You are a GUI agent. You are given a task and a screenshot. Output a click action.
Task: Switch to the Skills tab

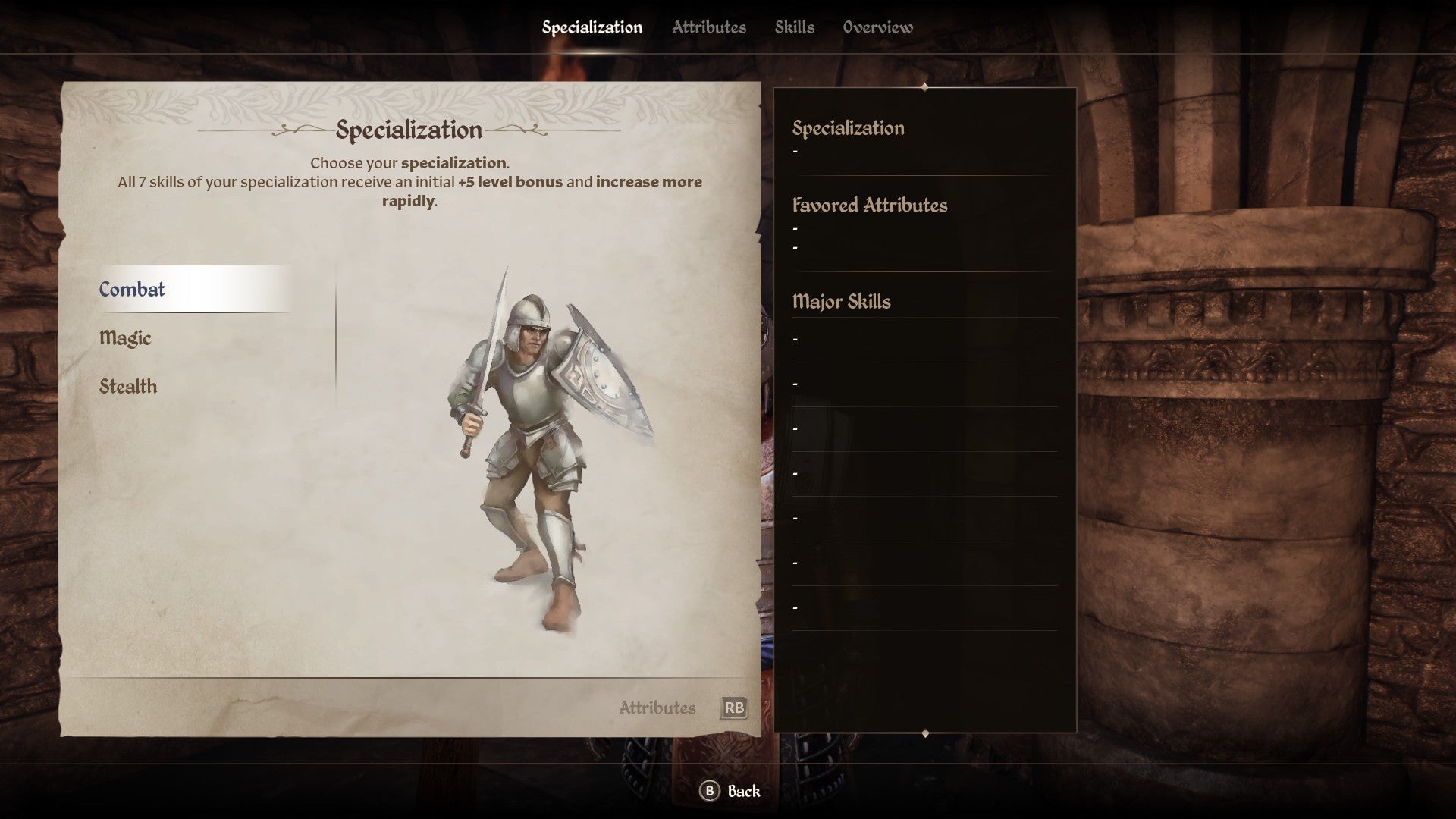(x=795, y=27)
